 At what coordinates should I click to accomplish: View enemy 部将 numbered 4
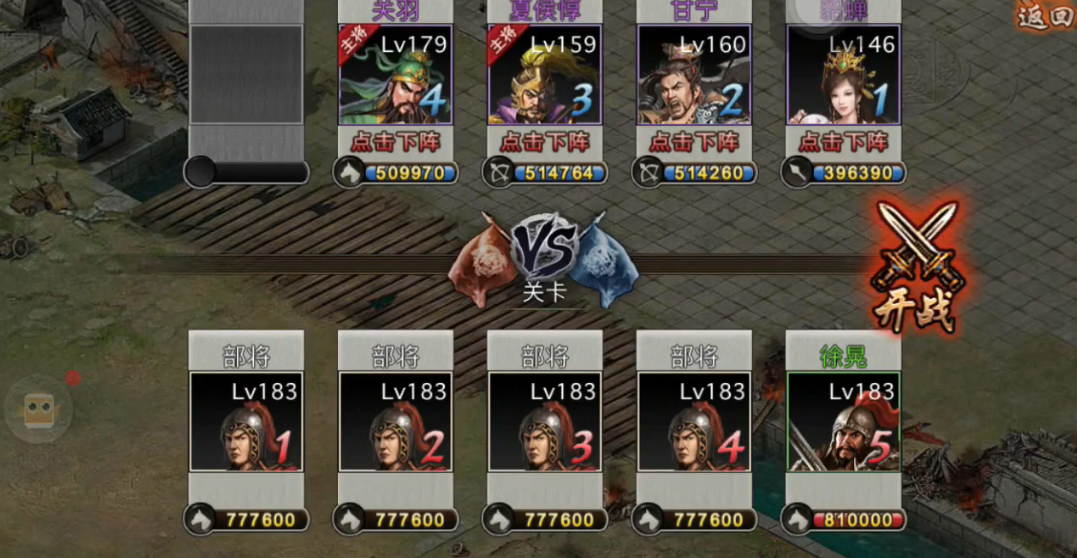(x=694, y=421)
